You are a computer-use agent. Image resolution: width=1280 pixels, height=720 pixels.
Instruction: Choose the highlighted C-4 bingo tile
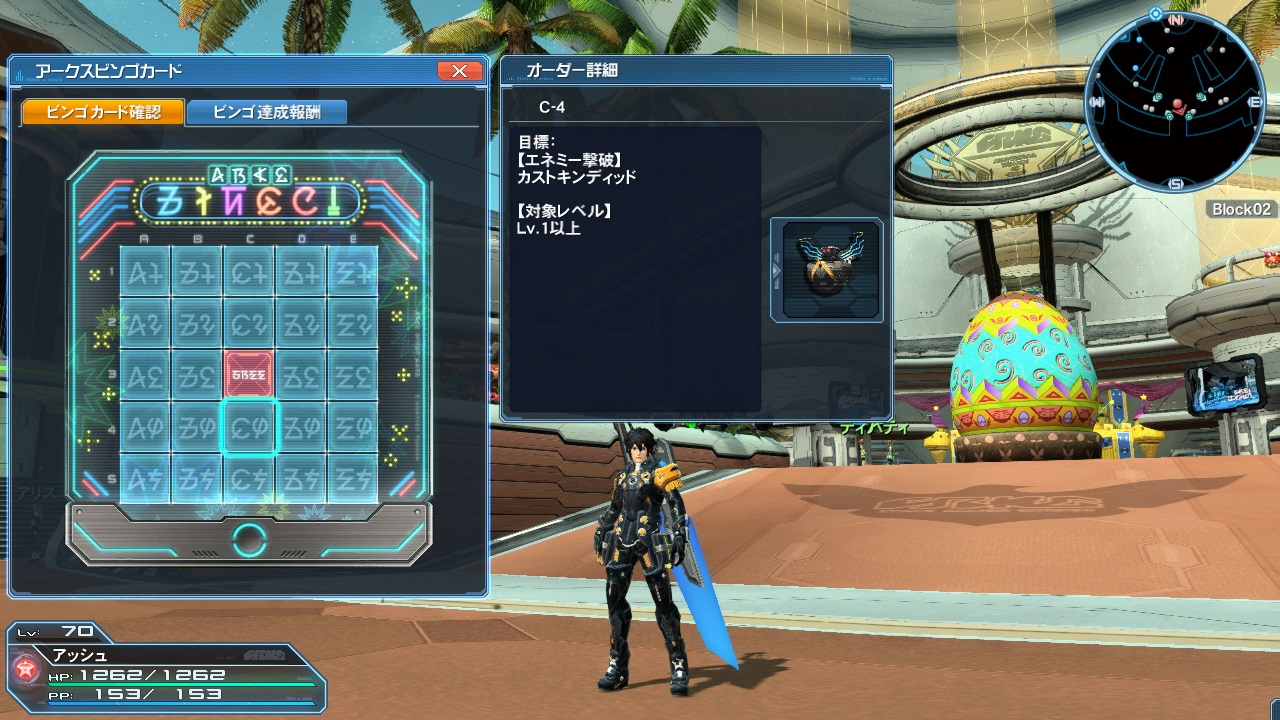click(249, 427)
